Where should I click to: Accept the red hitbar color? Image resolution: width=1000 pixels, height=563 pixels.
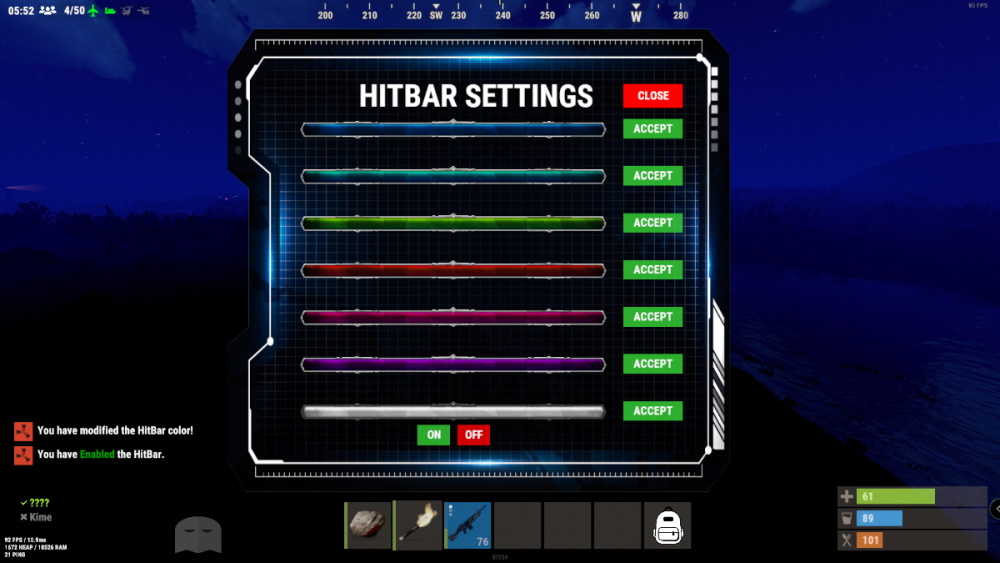coord(652,270)
